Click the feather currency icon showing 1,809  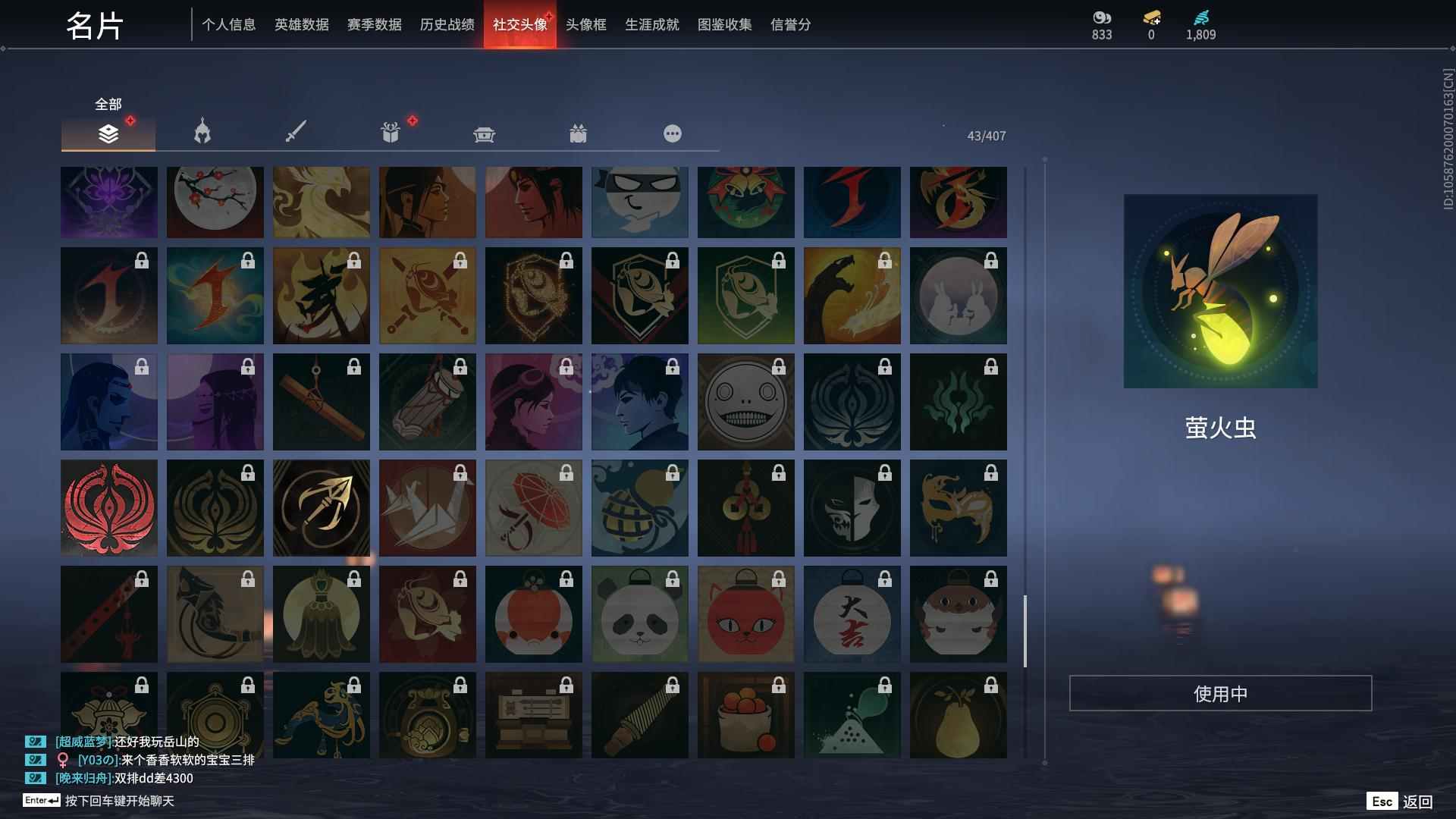pos(1202,17)
